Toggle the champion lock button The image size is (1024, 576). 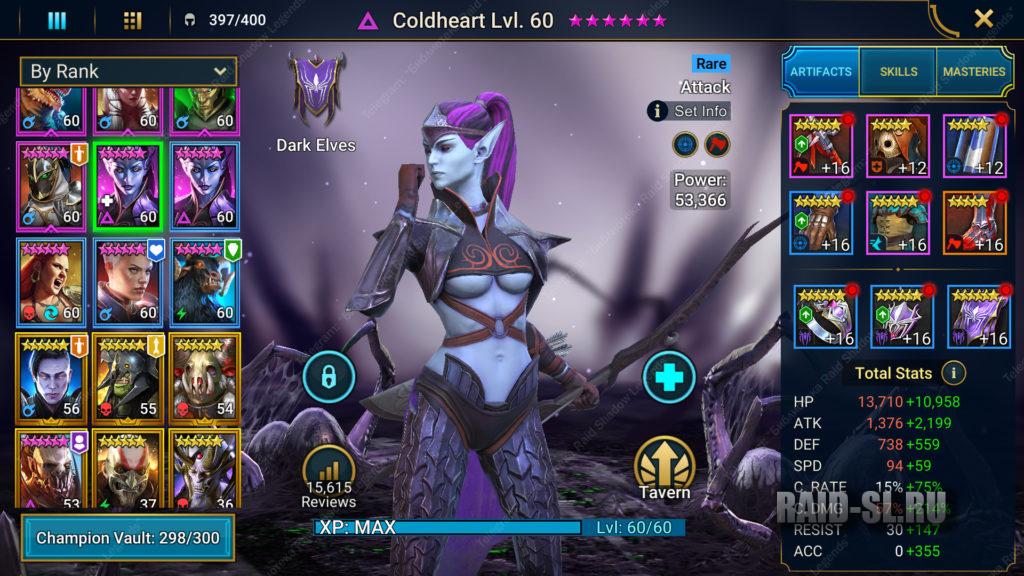click(x=329, y=377)
